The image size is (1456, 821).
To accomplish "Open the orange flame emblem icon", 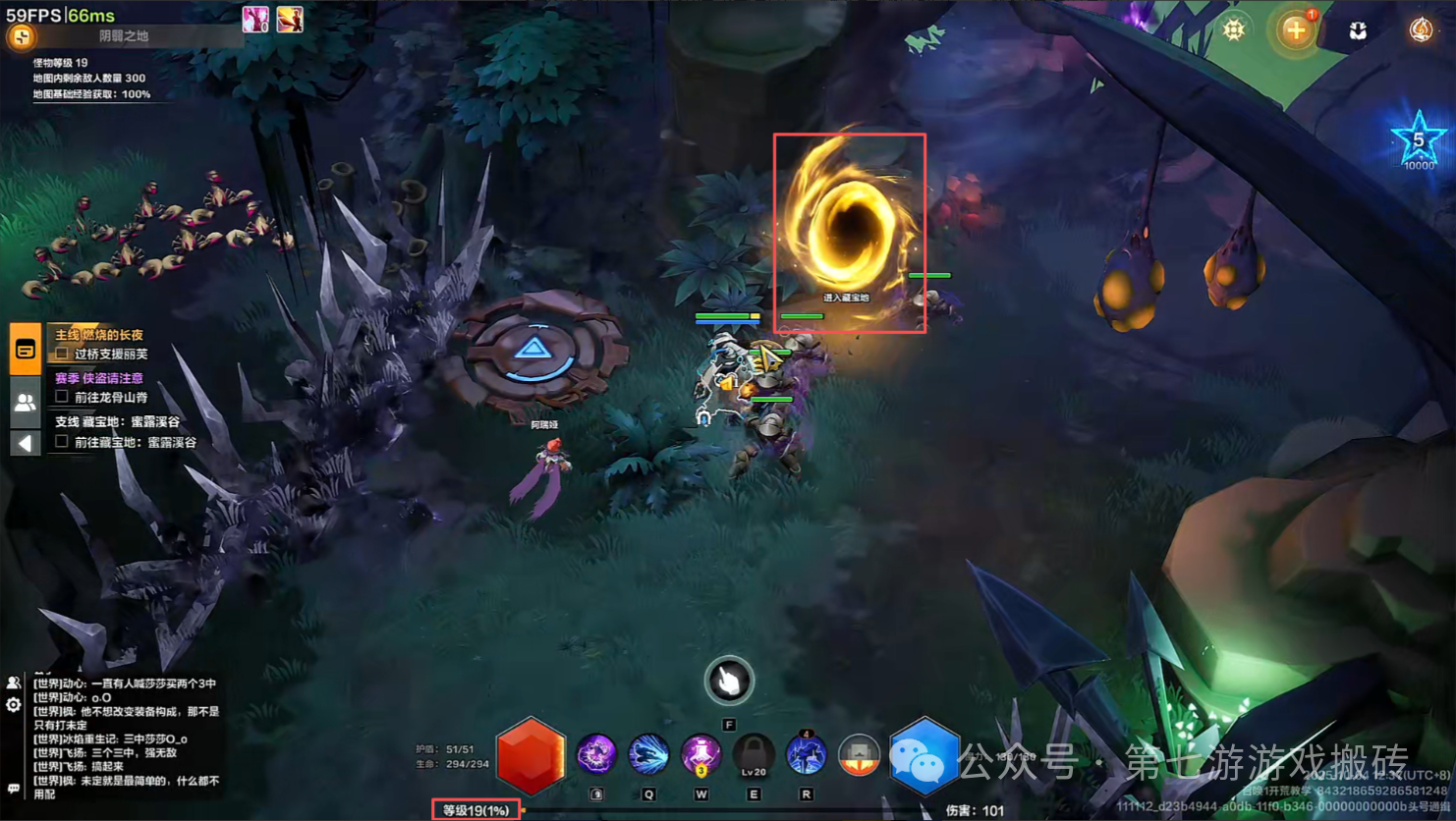I will tap(1421, 30).
